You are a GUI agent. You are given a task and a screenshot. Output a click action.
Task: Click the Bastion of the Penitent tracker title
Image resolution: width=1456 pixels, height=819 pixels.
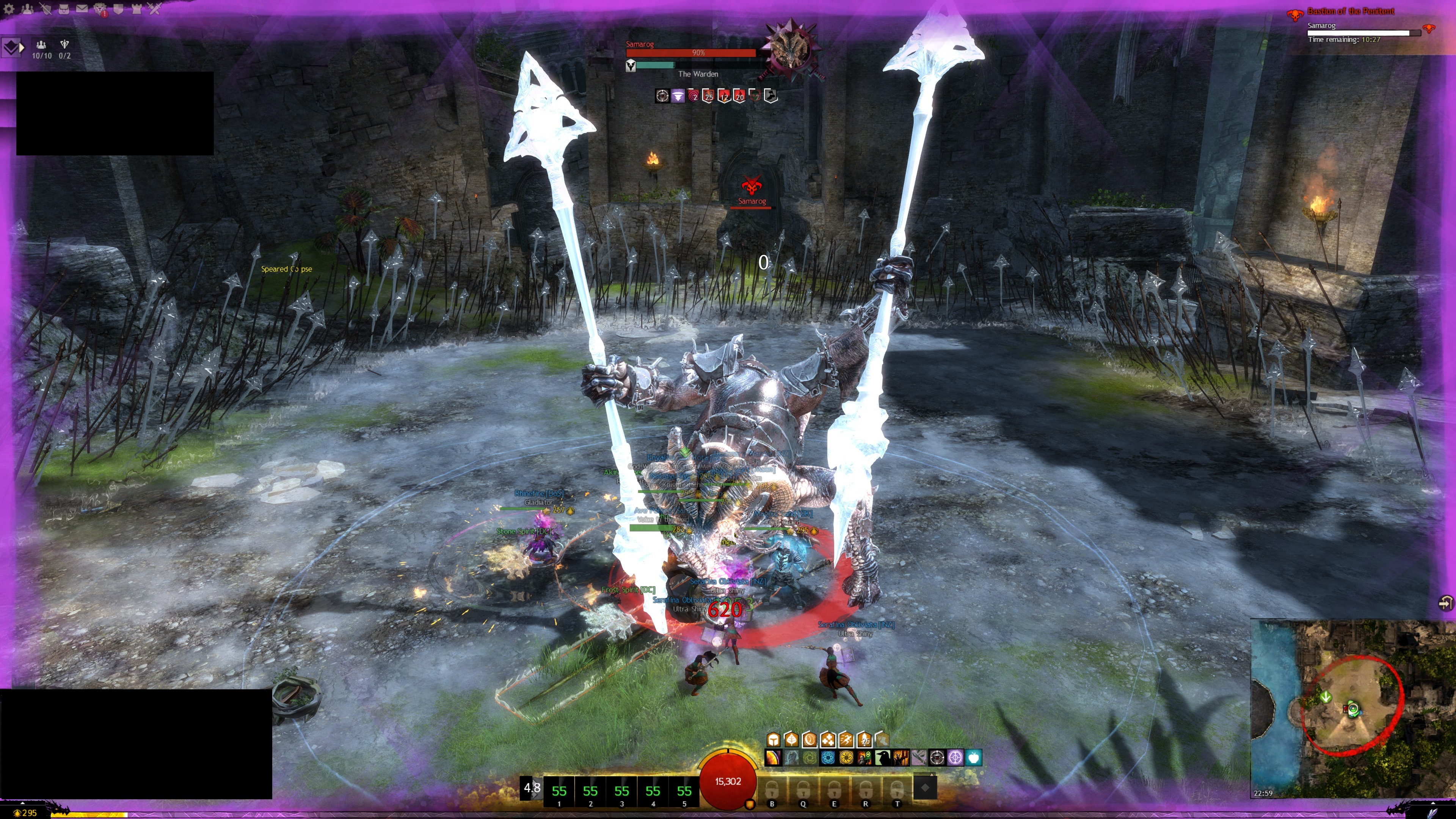click(1350, 11)
